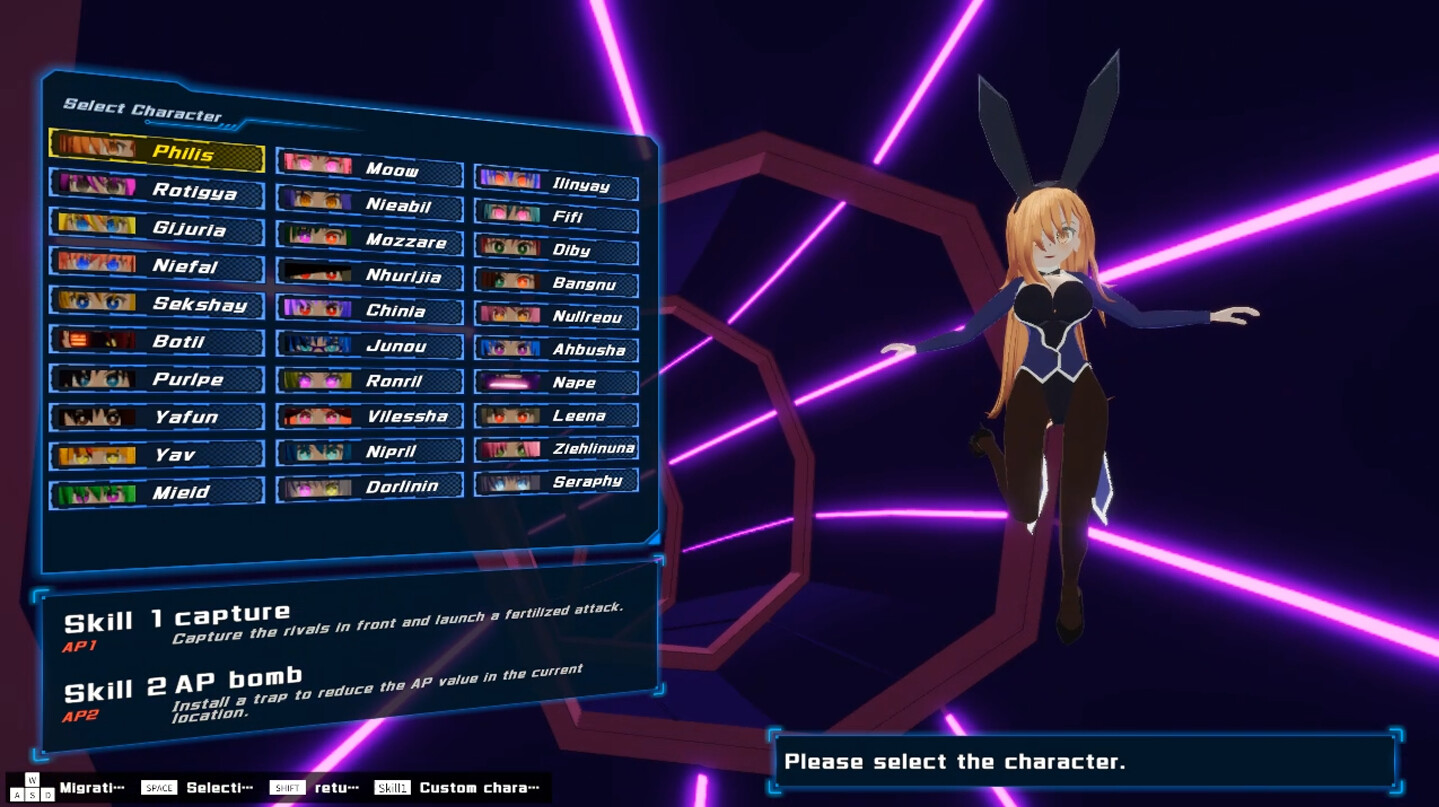Click Ilinyay's portrait icon
The image size is (1439, 807).
(511, 179)
